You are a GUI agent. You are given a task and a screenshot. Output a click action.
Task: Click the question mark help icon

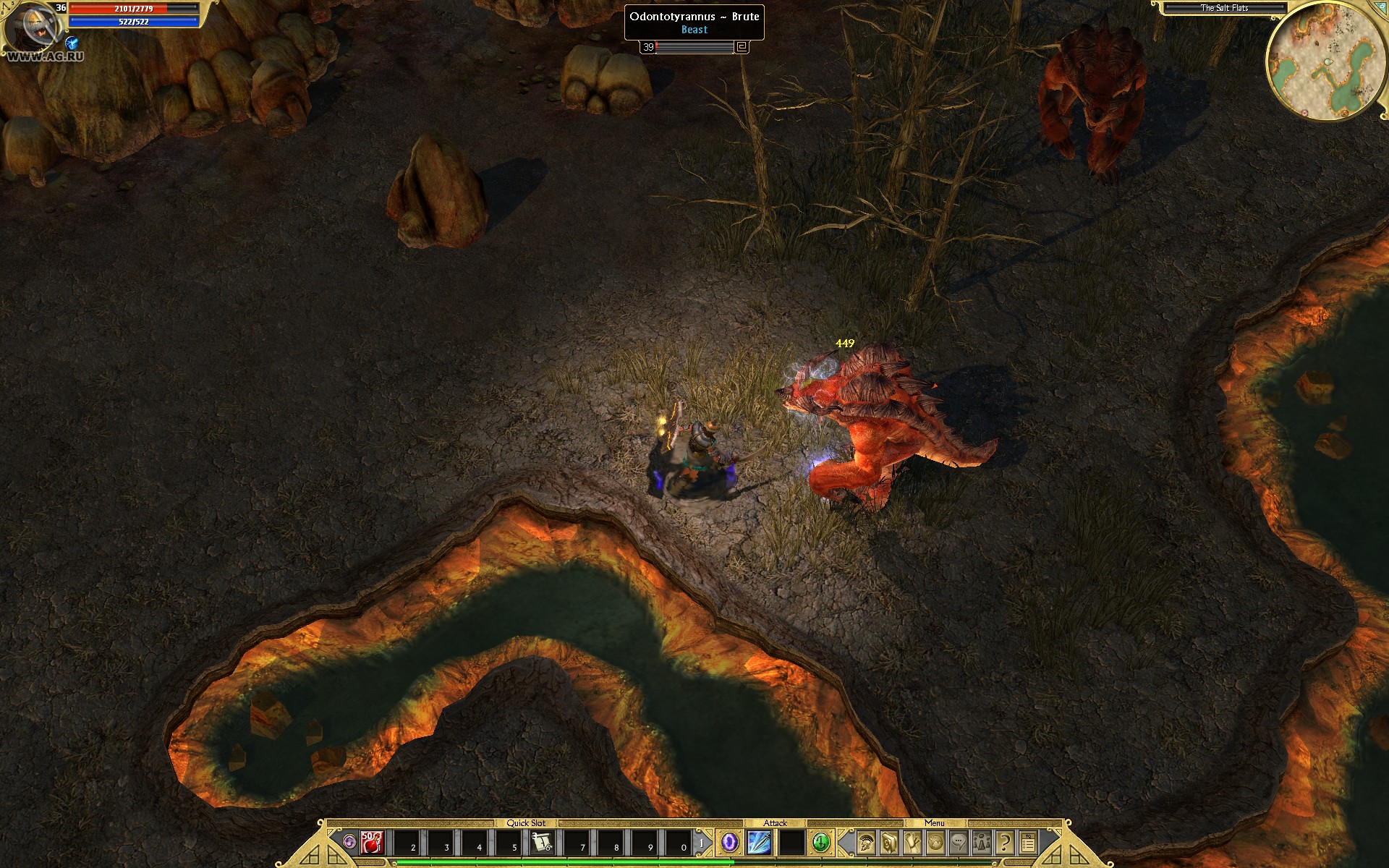point(1004,843)
